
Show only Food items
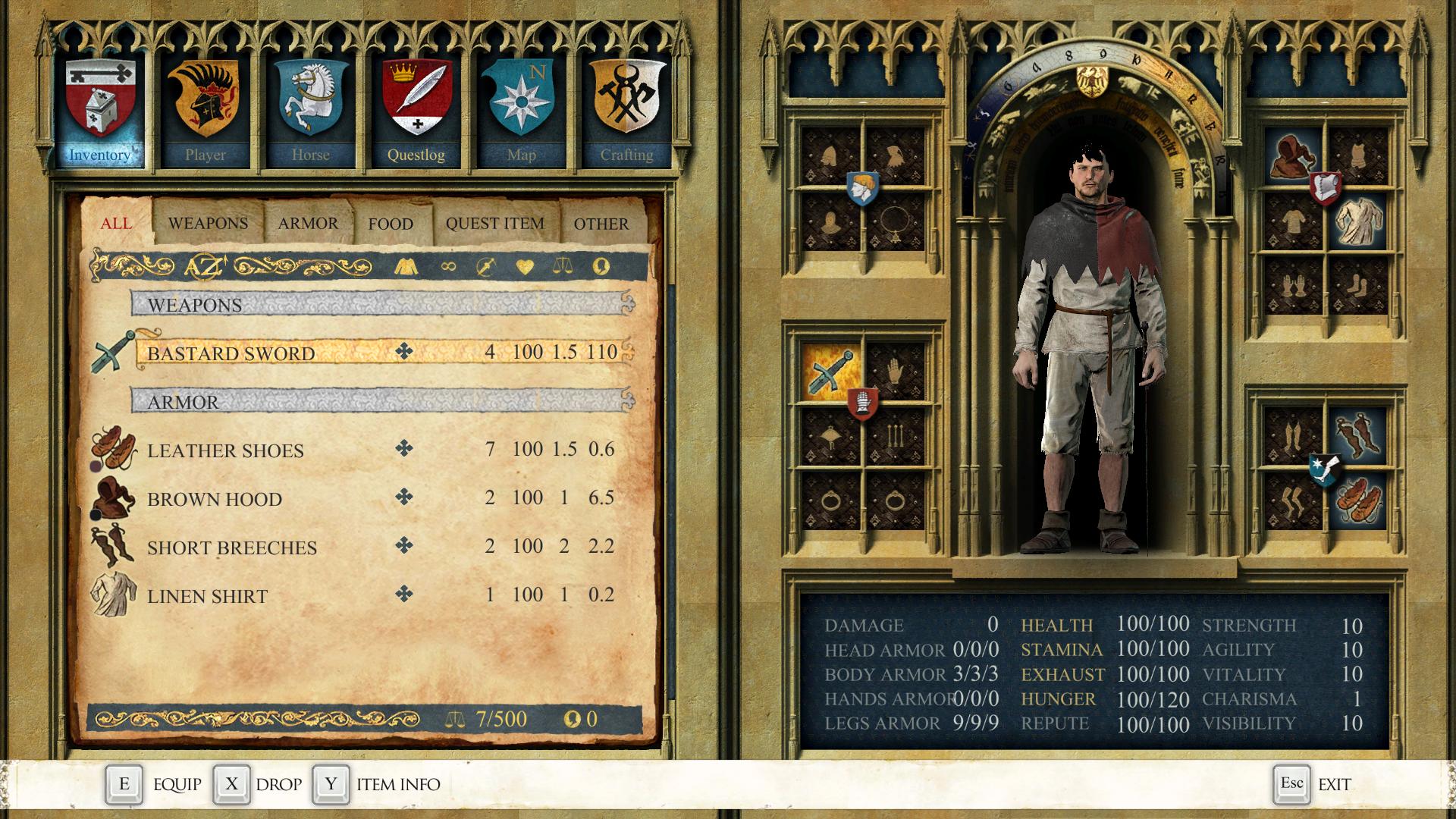391,224
